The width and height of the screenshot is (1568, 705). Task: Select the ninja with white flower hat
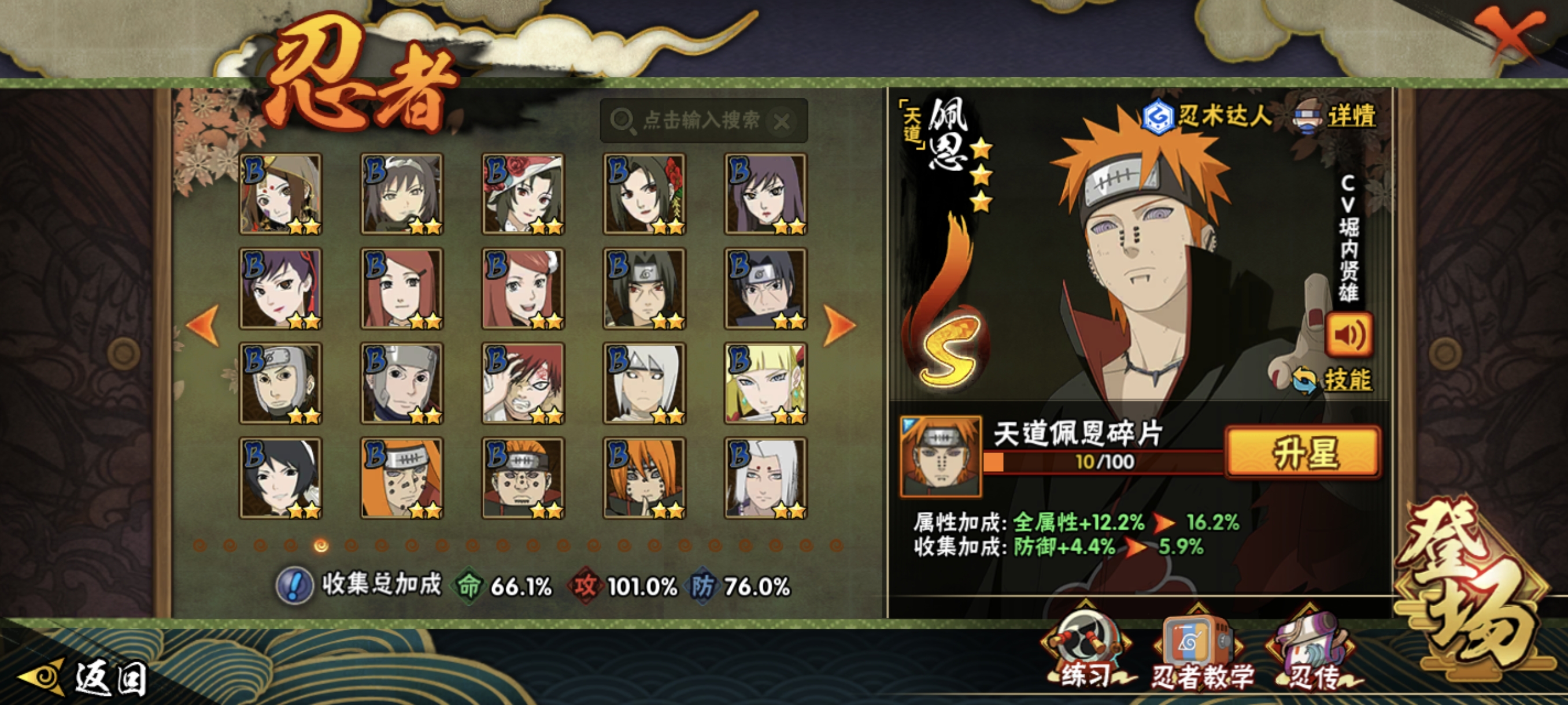[x=523, y=194]
